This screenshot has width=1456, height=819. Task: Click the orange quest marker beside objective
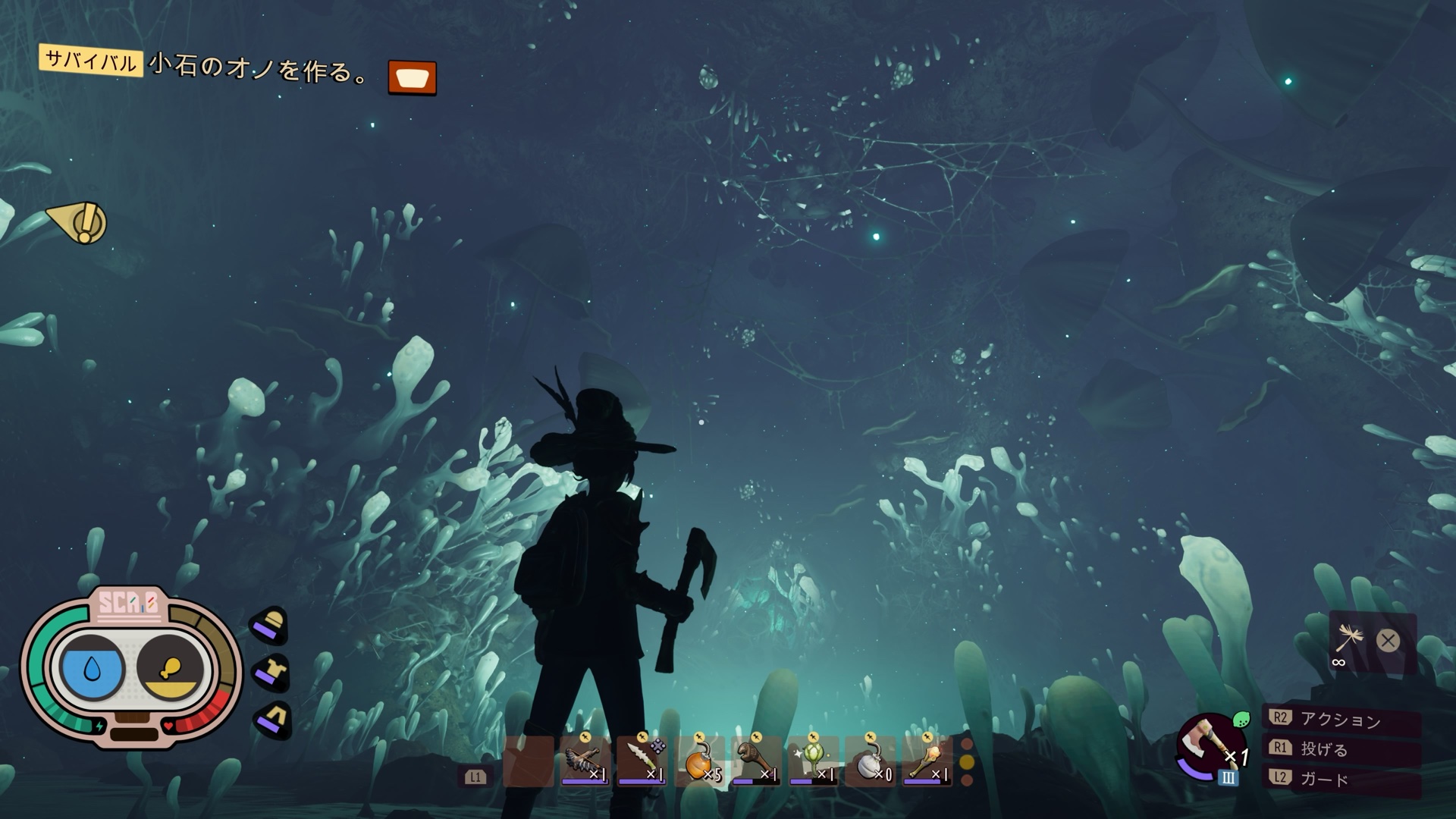[x=412, y=77]
